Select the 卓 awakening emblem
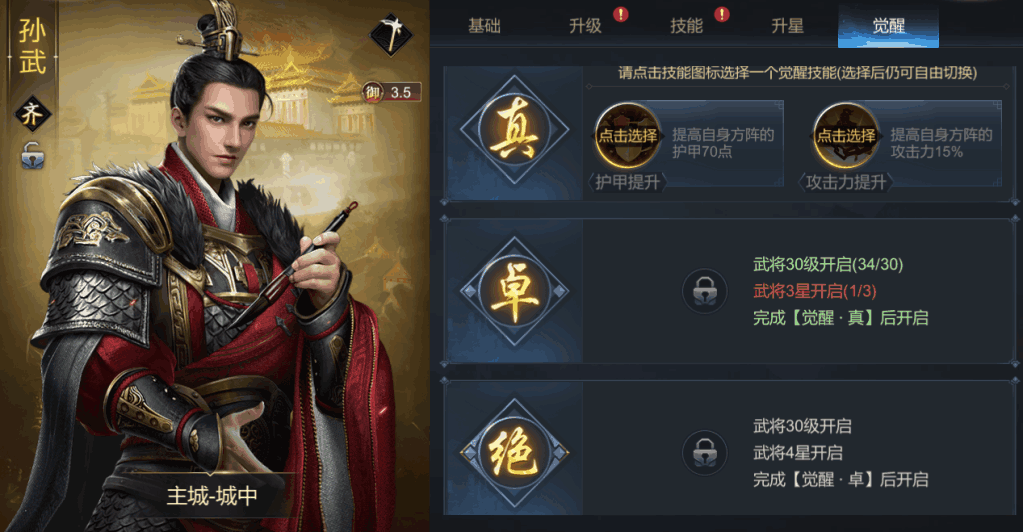Screen dimensions: 1023x532 tap(514, 290)
